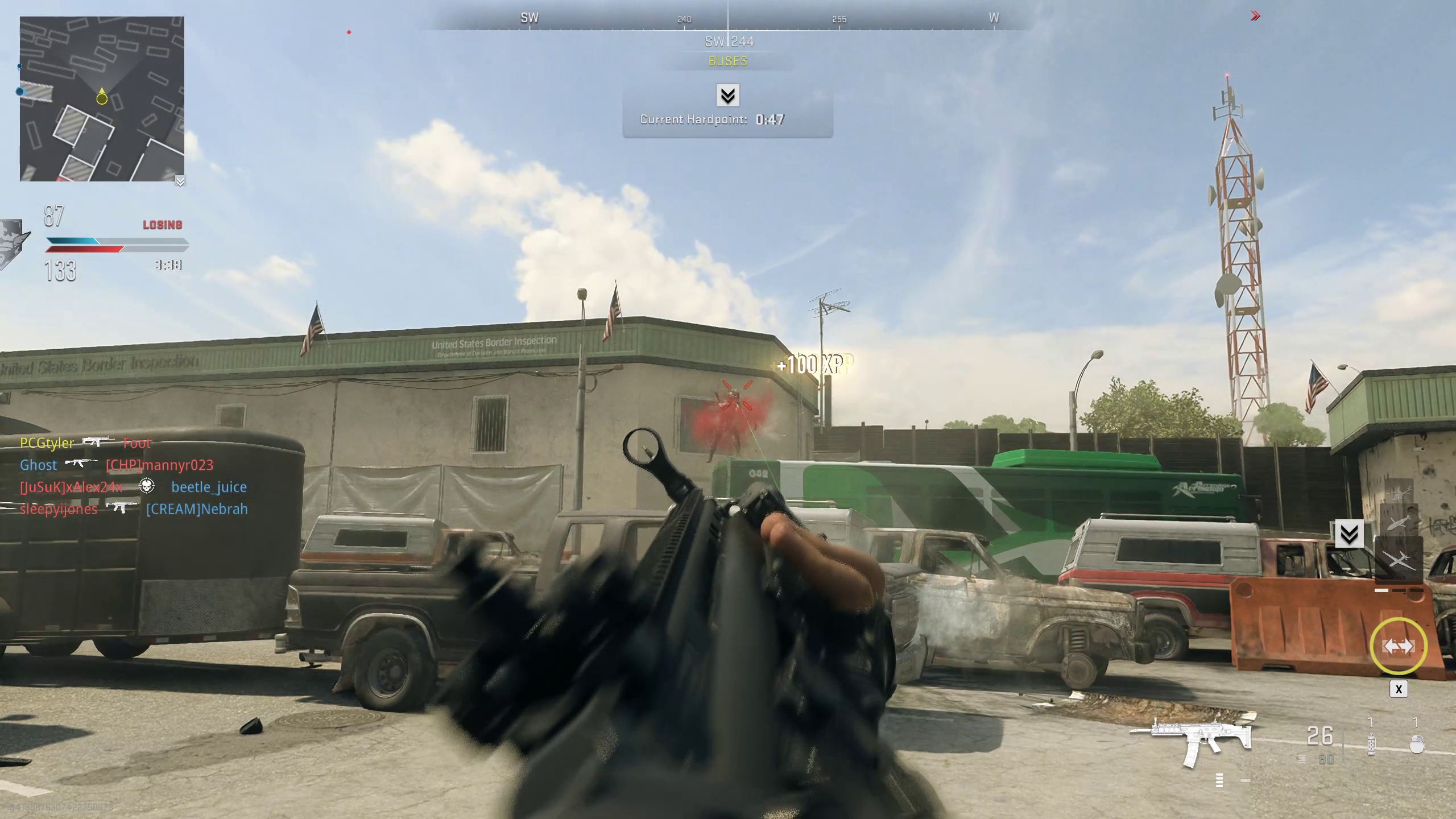Click the skull icon in the killfeed
This screenshot has height=819, width=1456.
[147, 486]
